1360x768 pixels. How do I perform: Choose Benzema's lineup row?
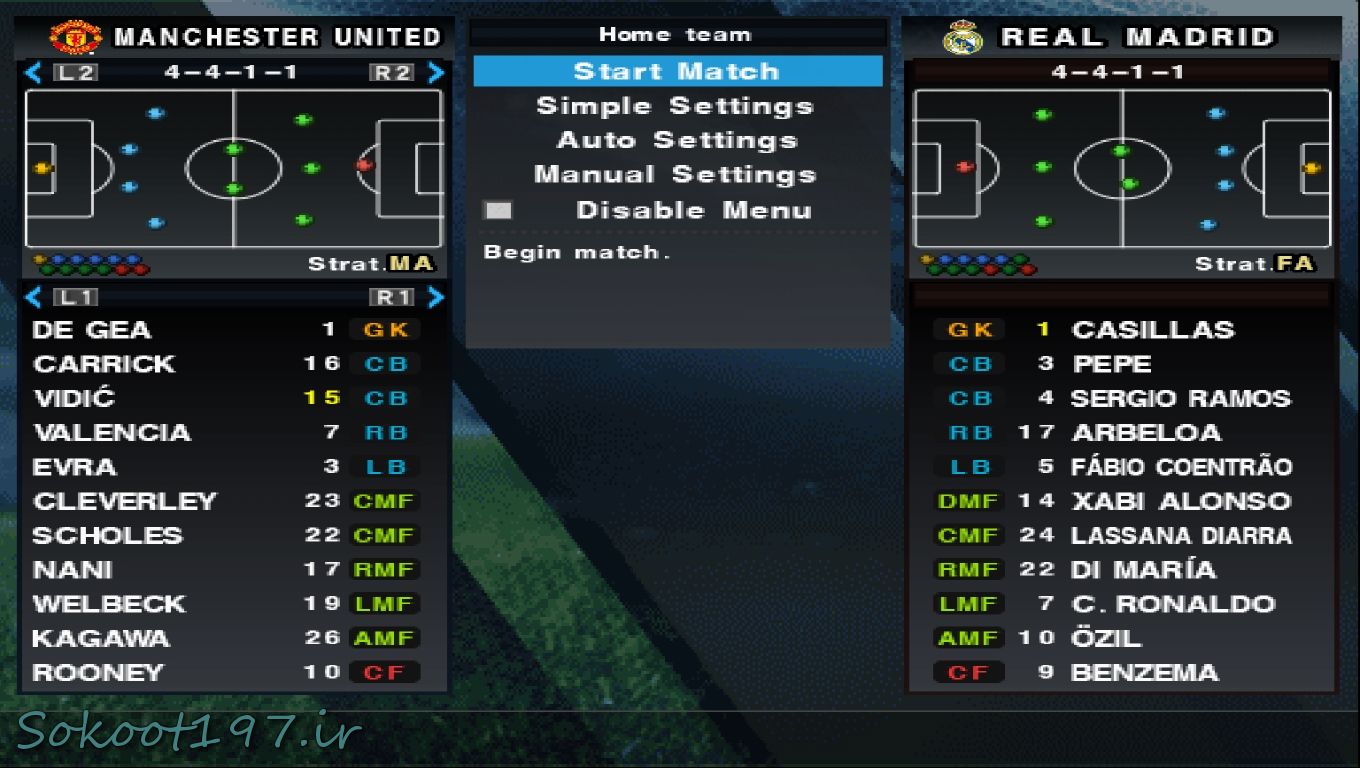(x=1145, y=672)
